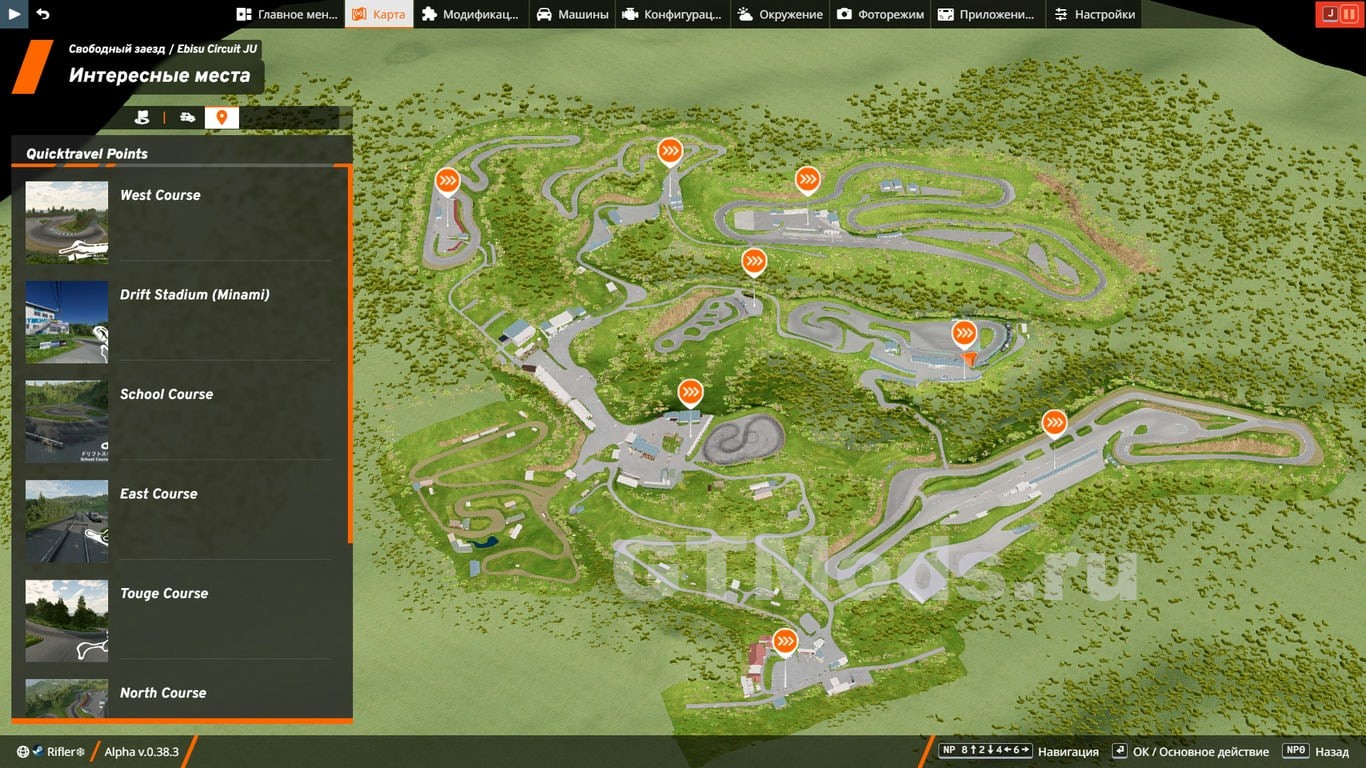Switch to the flag missions filter tab
Image resolution: width=1366 pixels, height=768 pixels.
[x=142, y=118]
